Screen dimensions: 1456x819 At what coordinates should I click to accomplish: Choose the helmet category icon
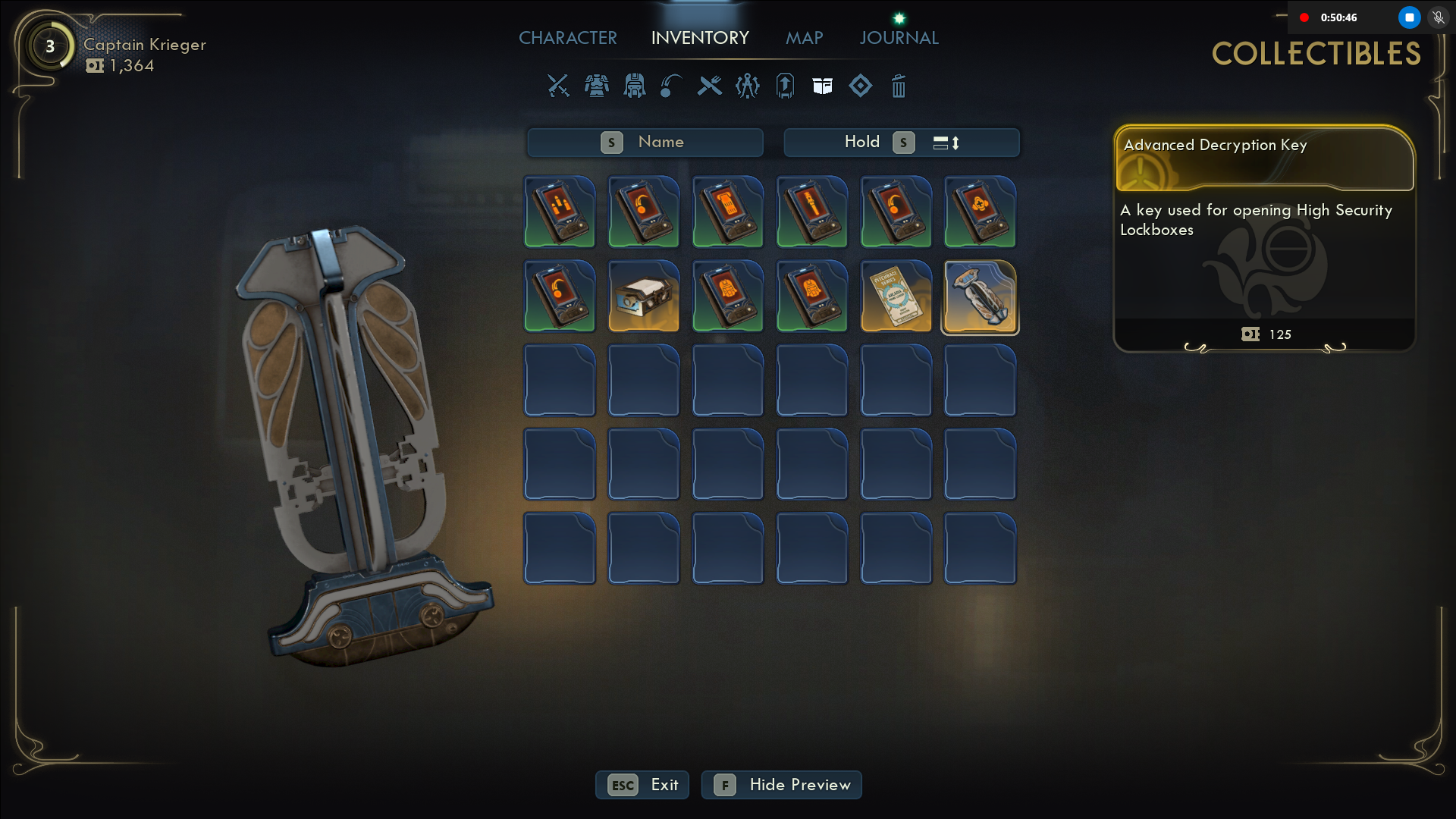[x=634, y=86]
